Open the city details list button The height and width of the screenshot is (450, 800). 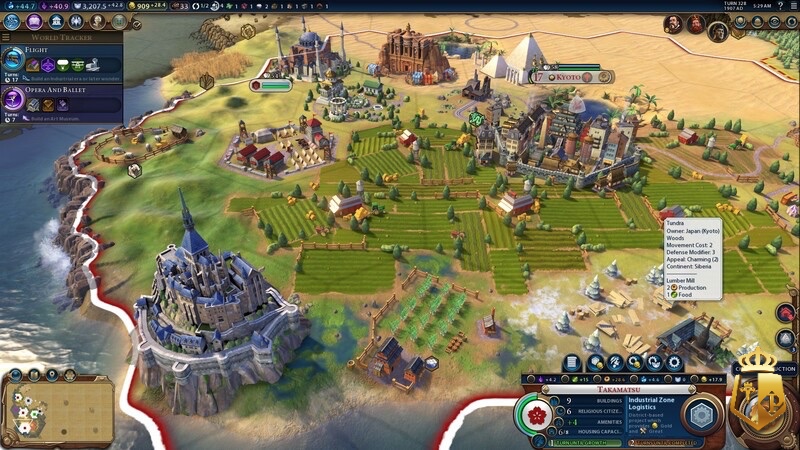[572, 362]
